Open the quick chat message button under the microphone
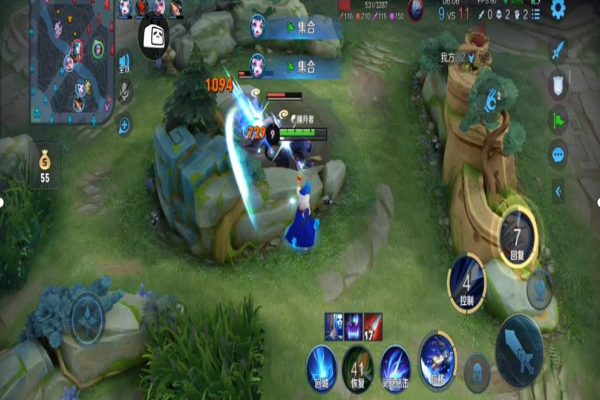This screenshot has height=400, width=600. [x=125, y=125]
